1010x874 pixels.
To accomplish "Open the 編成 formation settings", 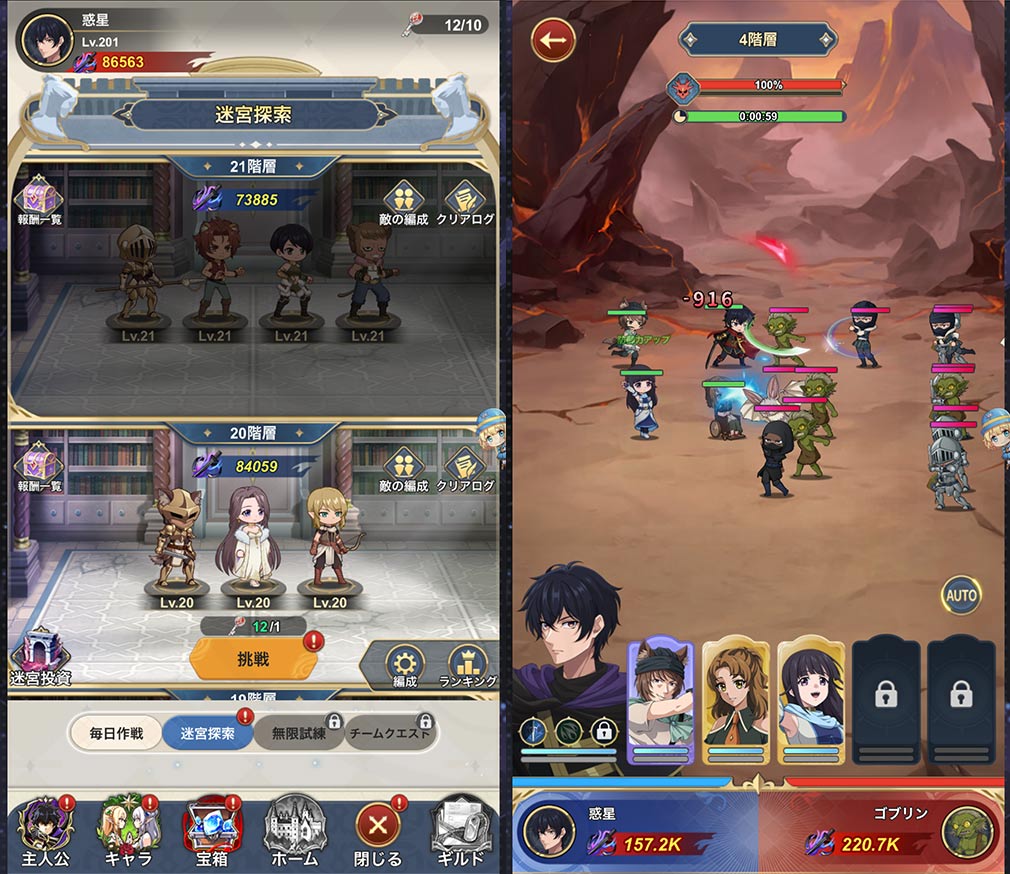I will pyautogui.click(x=404, y=667).
